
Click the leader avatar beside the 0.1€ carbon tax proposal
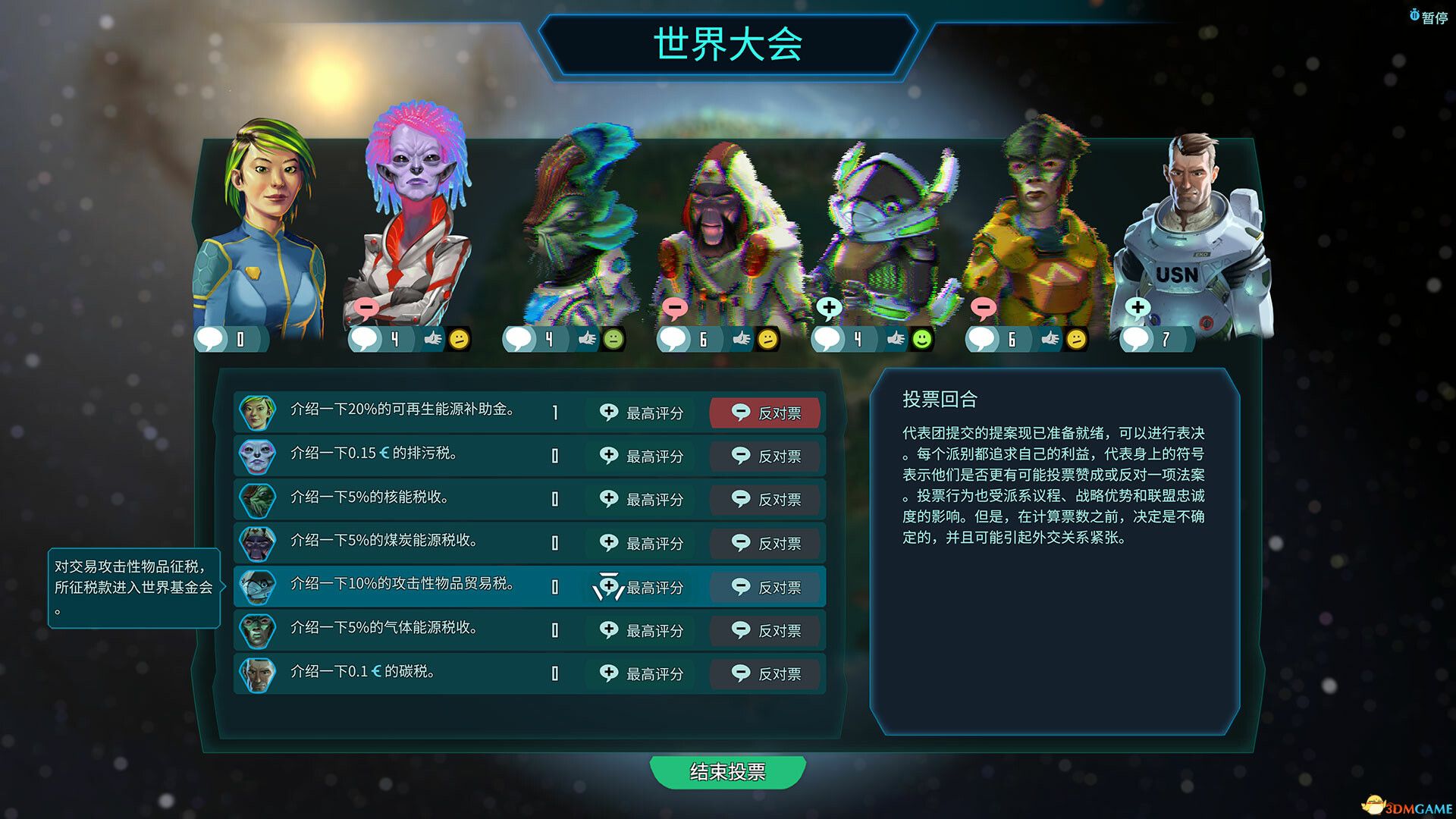point(256,673)
